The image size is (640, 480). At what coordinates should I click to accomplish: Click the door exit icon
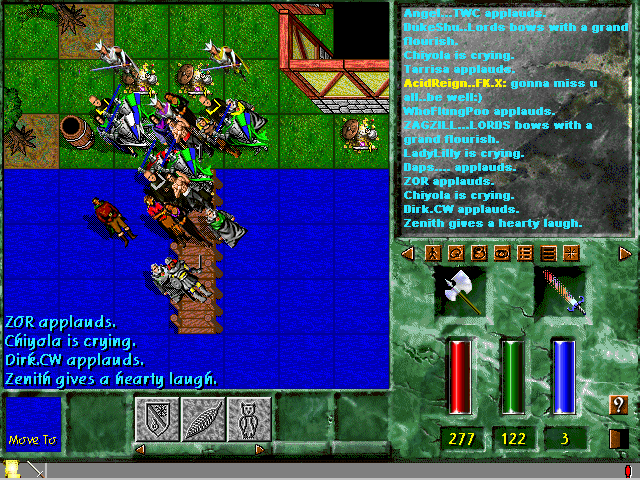coord(618,438)
